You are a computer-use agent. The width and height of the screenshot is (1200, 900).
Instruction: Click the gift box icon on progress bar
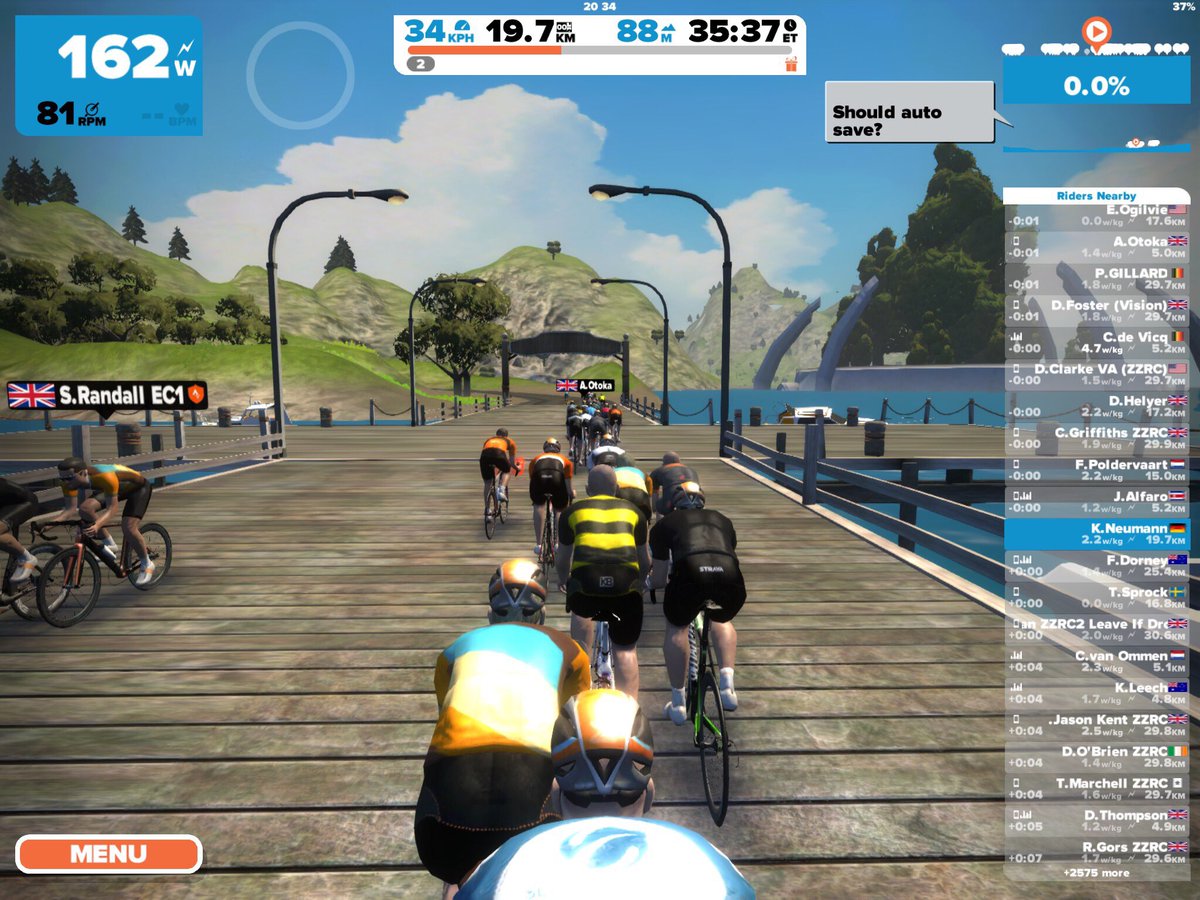(x=790, y=64)
